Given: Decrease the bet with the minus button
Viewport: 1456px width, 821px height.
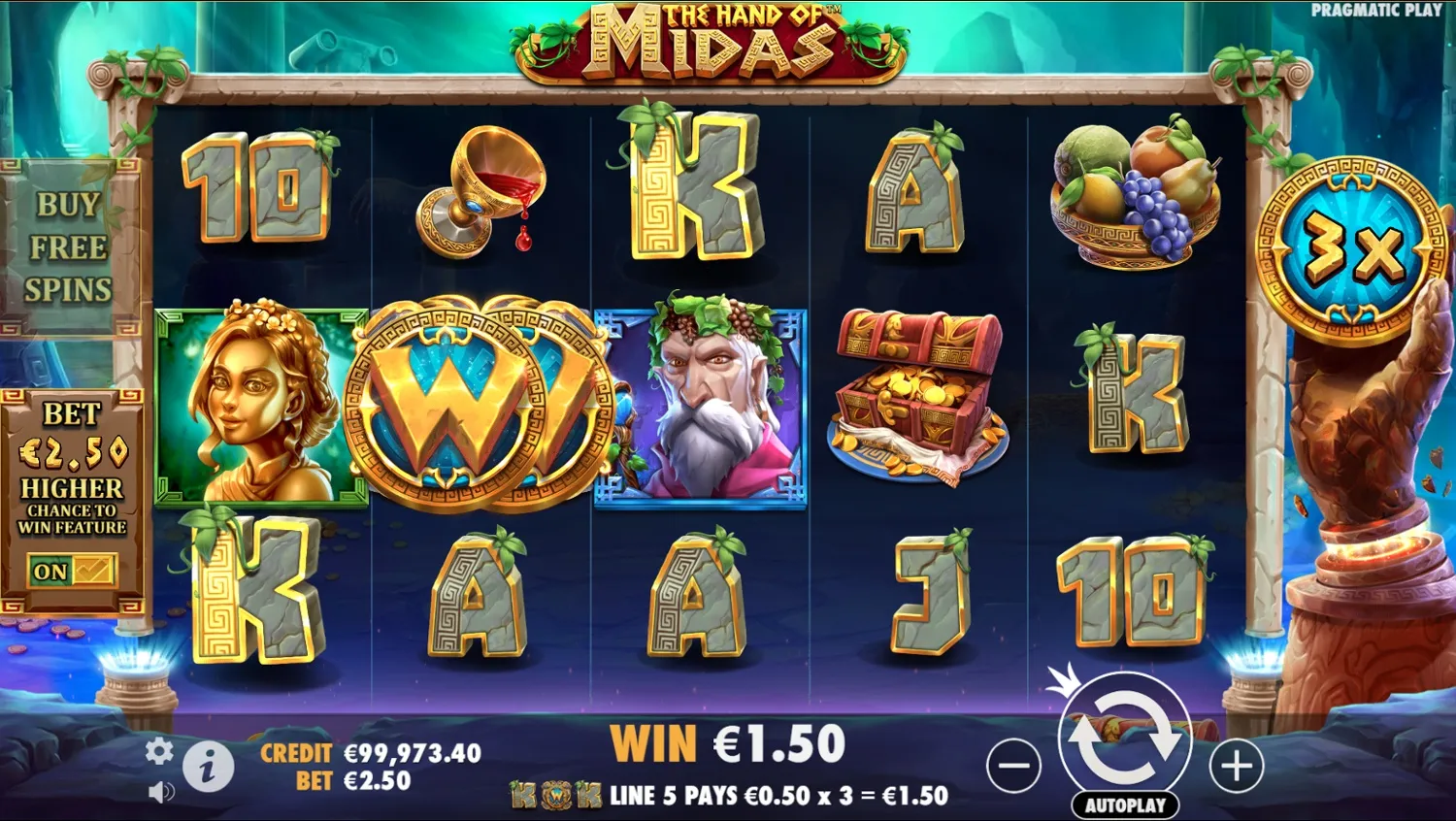Looking at the screenshot, I should (1012, 766).
